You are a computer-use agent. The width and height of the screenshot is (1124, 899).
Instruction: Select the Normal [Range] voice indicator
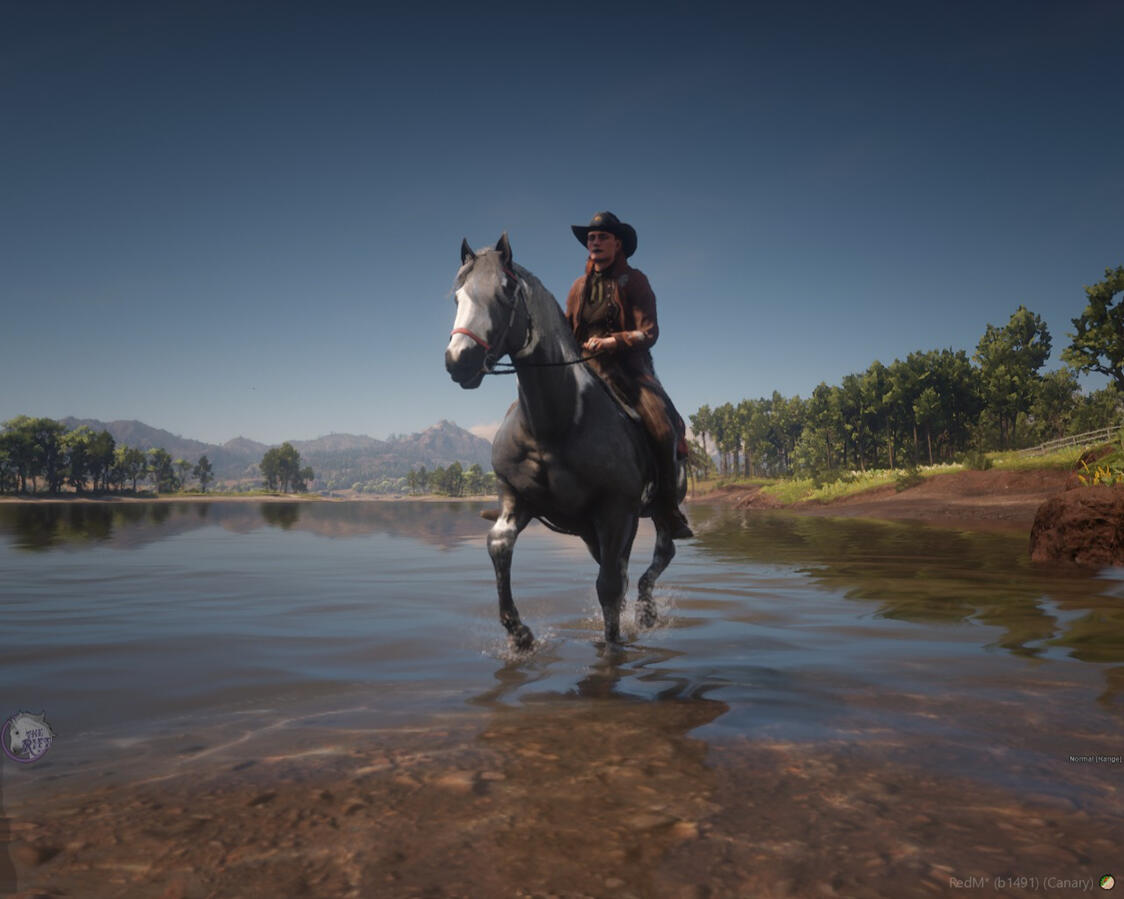tap(1094, 759)
